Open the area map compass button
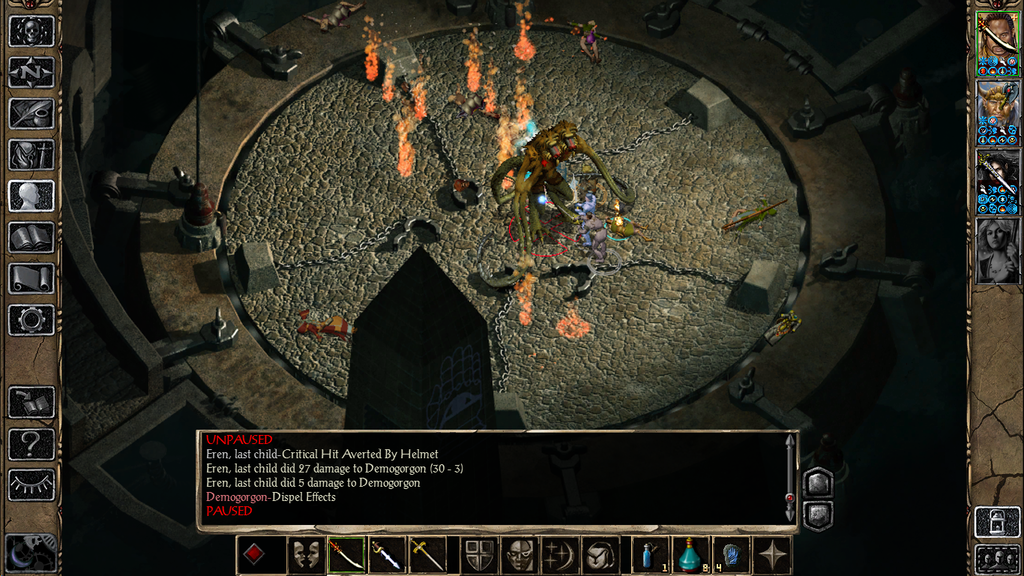1024x576 pixels. 31,72
